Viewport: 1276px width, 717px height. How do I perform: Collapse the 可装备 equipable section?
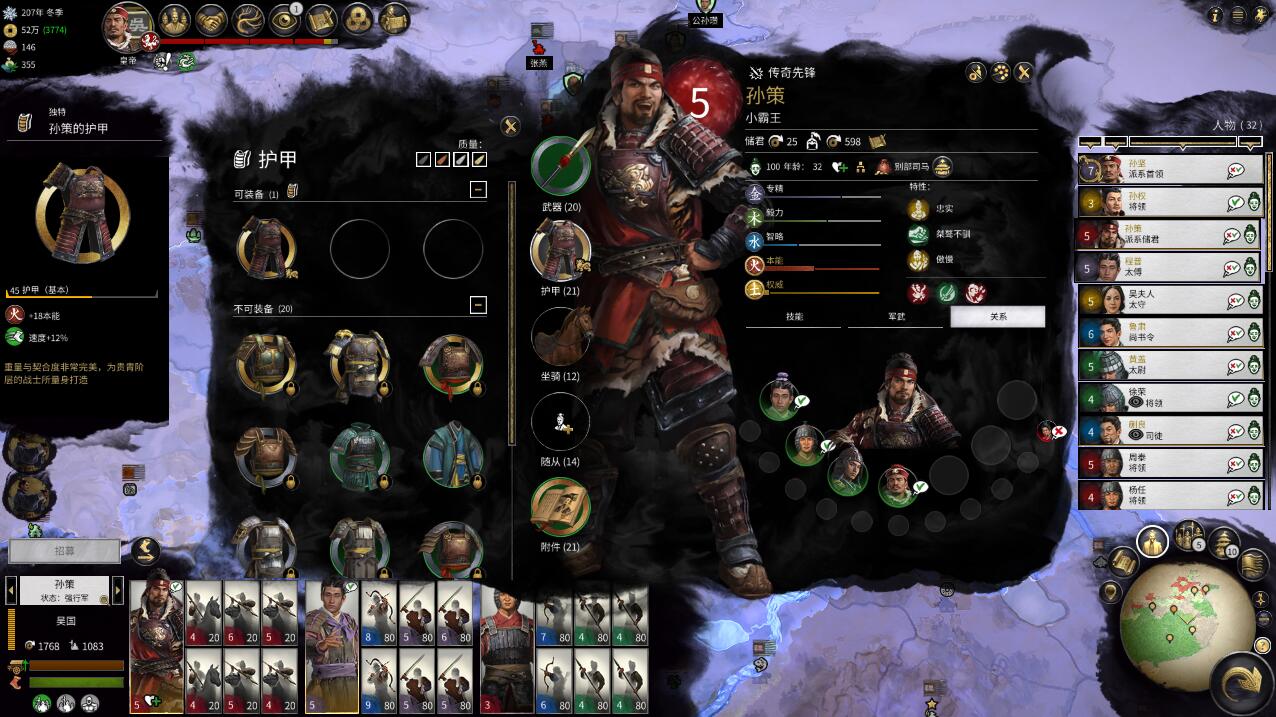478,189
